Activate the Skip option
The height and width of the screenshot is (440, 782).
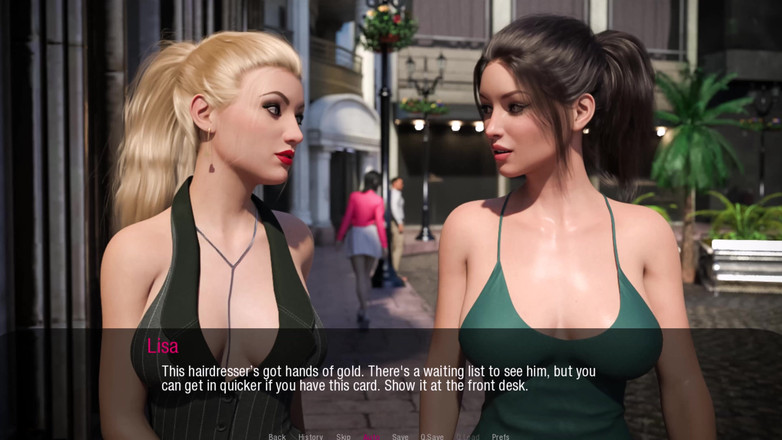(343, 436)
